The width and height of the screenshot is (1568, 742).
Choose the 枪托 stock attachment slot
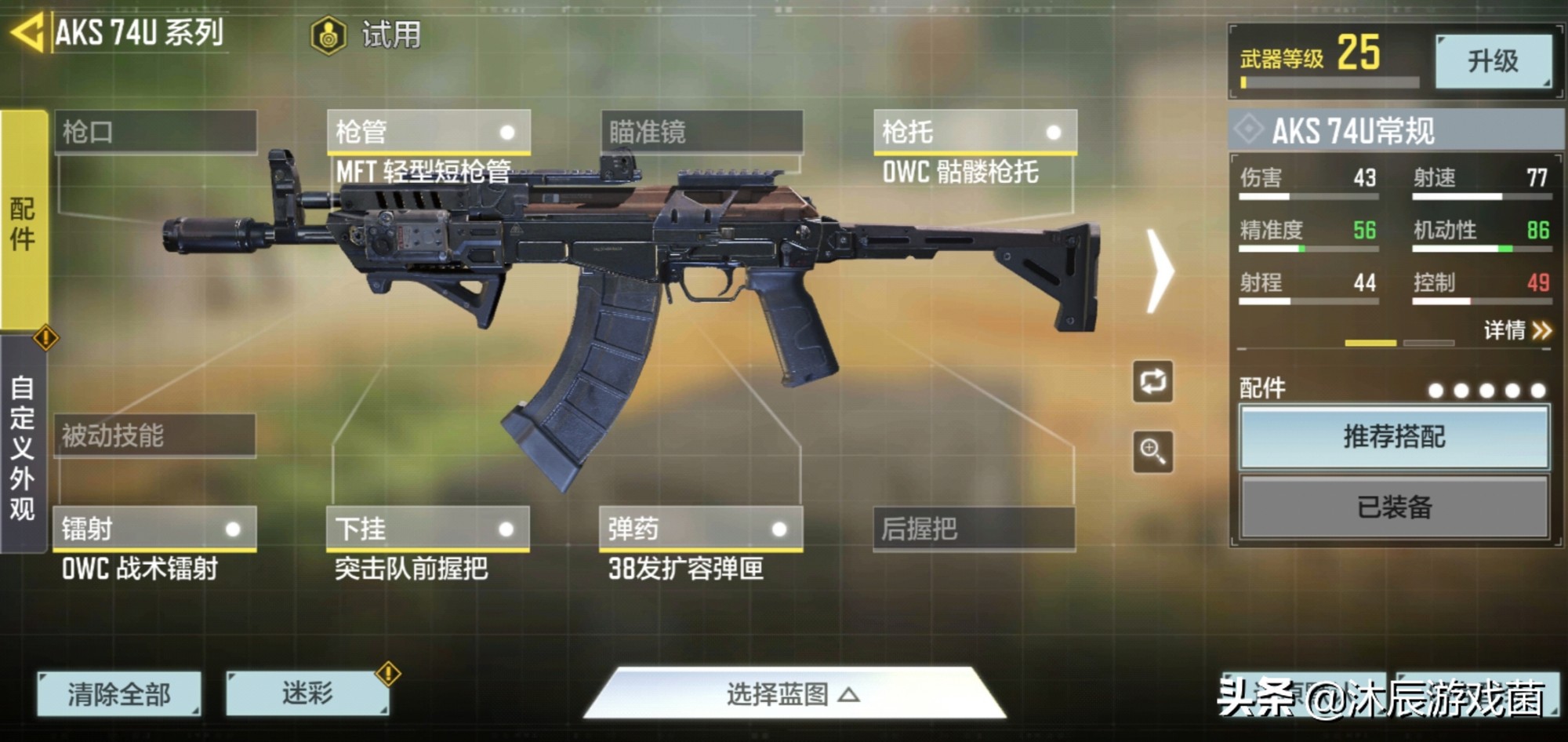(x=974, y=132)
